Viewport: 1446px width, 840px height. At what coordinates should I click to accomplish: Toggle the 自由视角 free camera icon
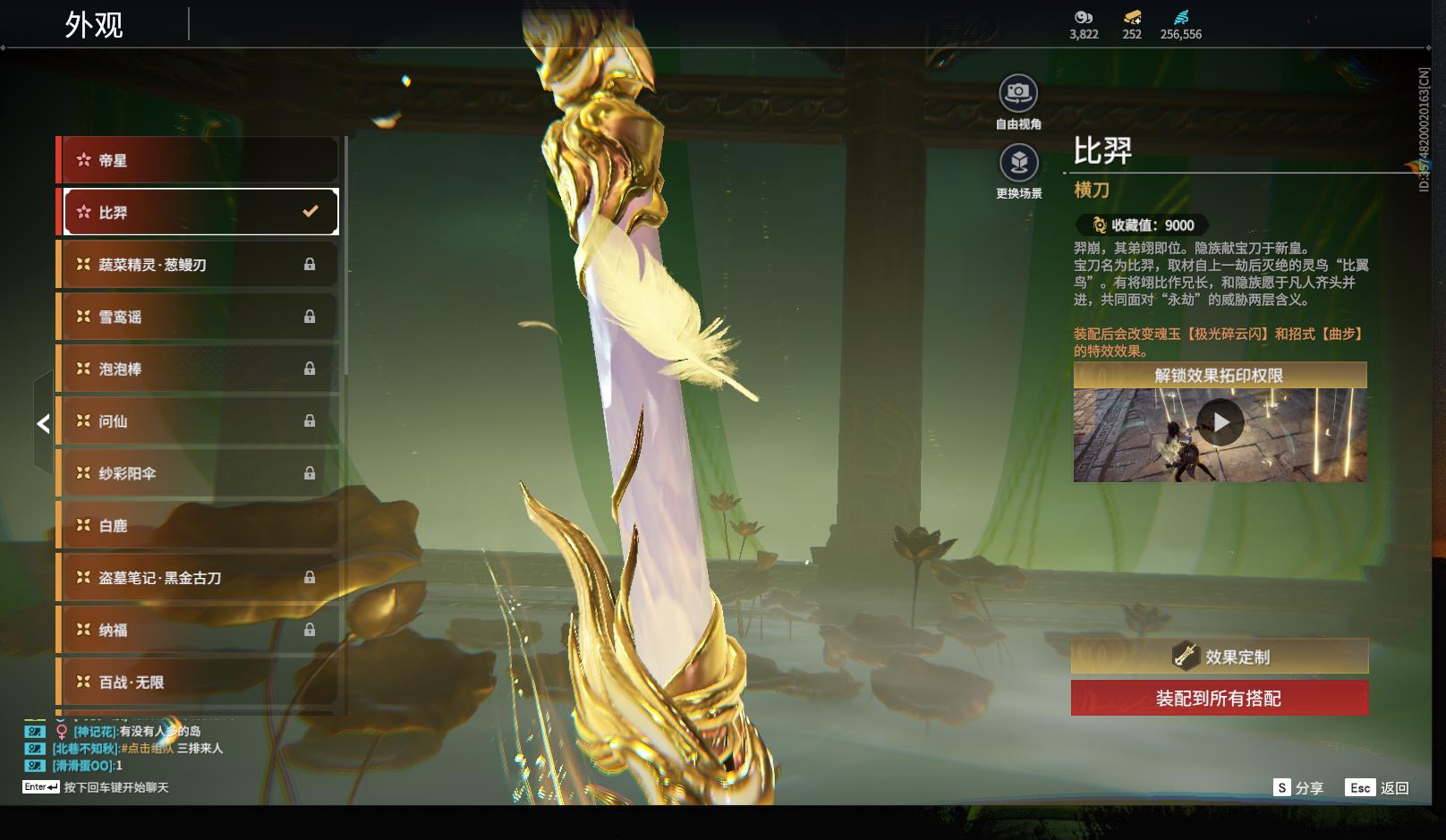[1018, 94]
